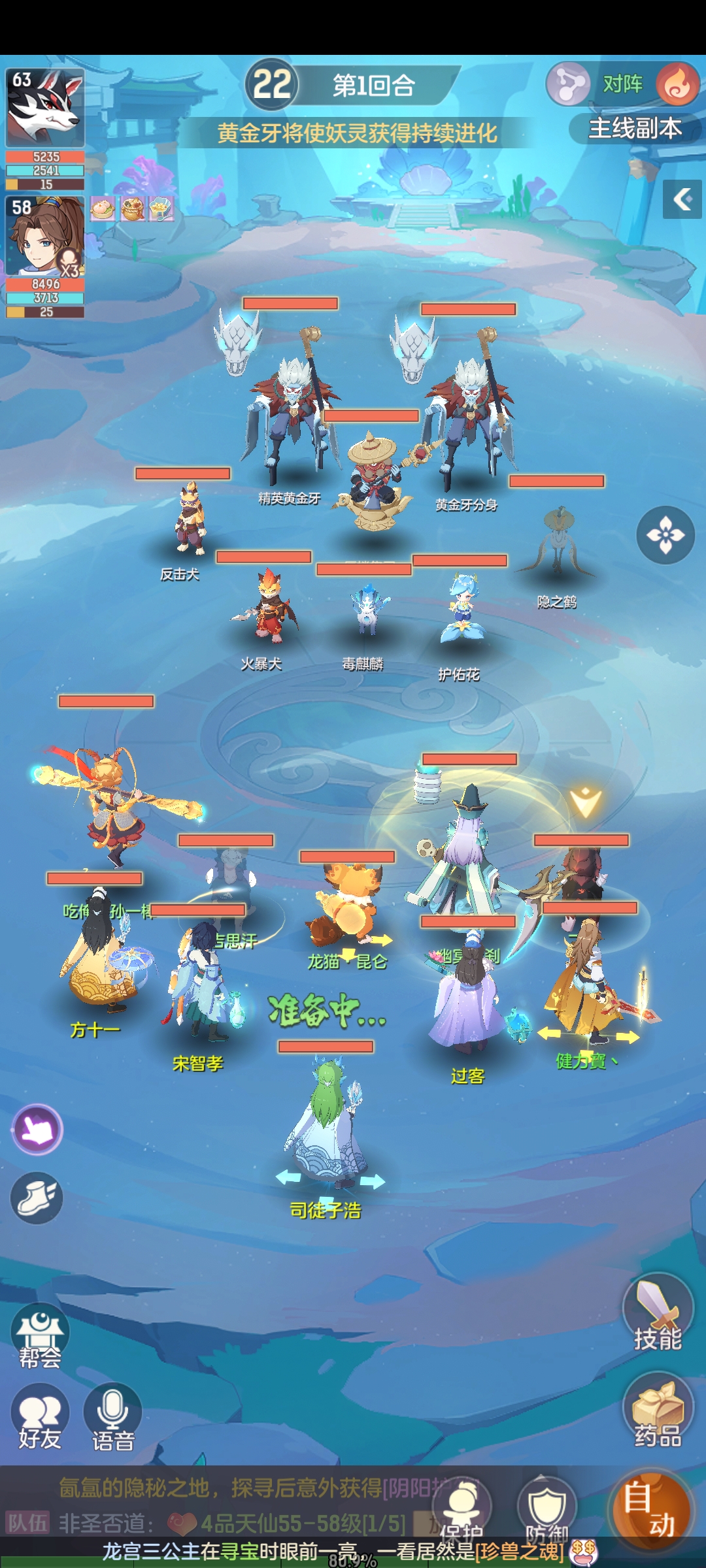Open the 技能 skill menu
The height and width of the screenshot is (1568, 706).
(x=658, y=1314)
